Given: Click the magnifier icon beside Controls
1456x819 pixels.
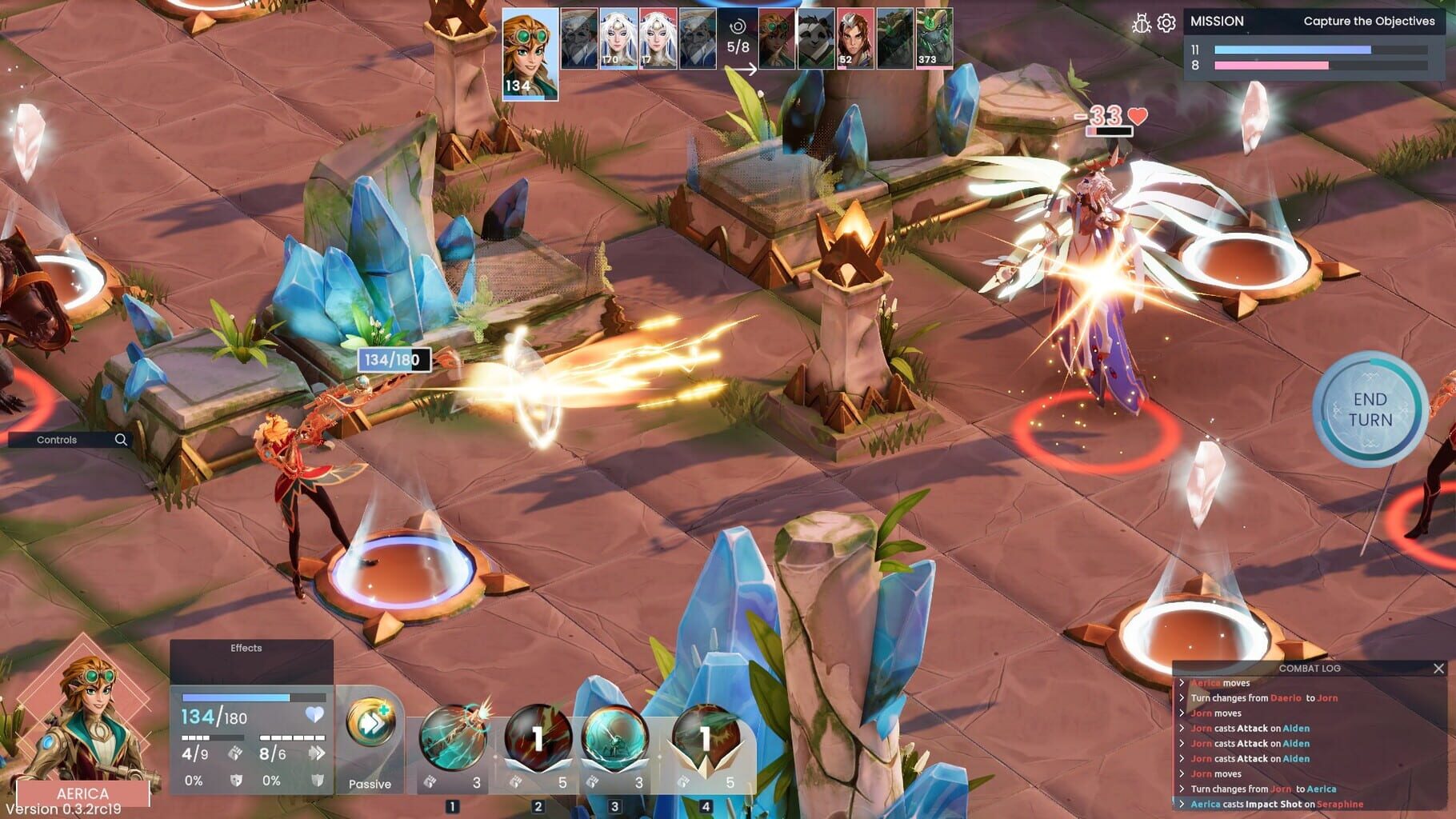Looking at the screenshot, I should tap(120, 440).
